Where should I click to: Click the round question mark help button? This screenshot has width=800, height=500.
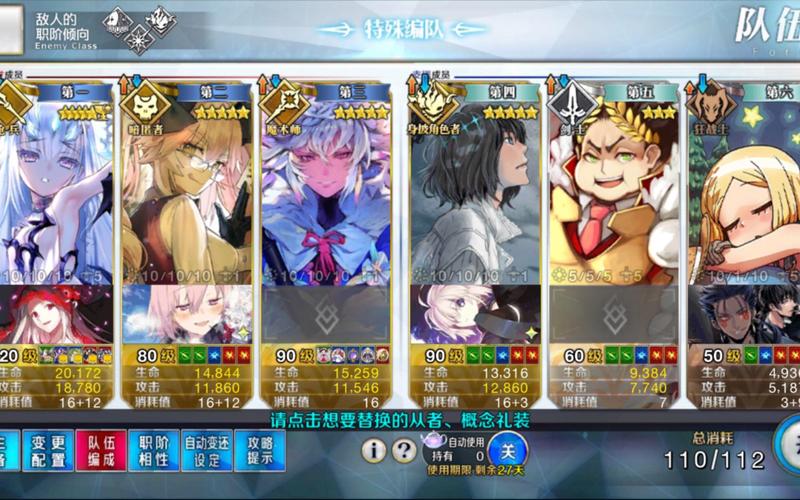point(404,451)
